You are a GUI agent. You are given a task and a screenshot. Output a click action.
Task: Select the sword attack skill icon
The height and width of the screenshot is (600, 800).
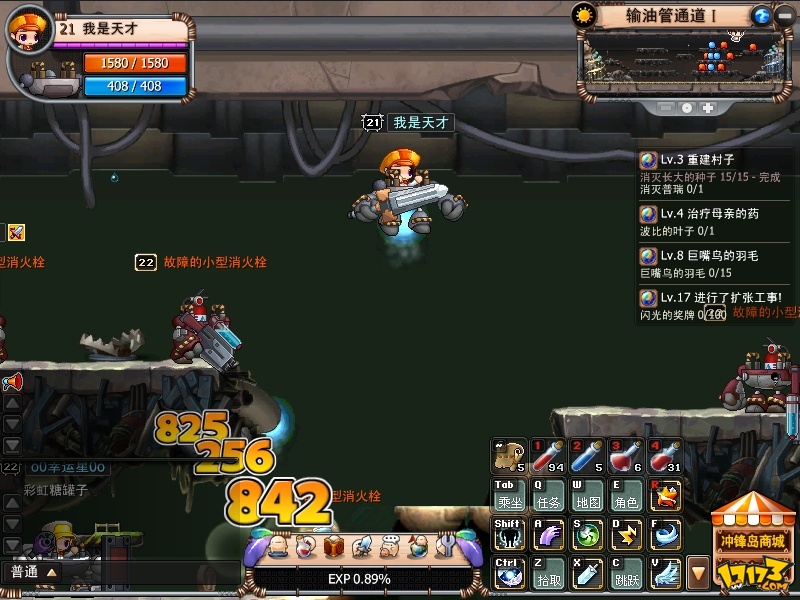586,572
